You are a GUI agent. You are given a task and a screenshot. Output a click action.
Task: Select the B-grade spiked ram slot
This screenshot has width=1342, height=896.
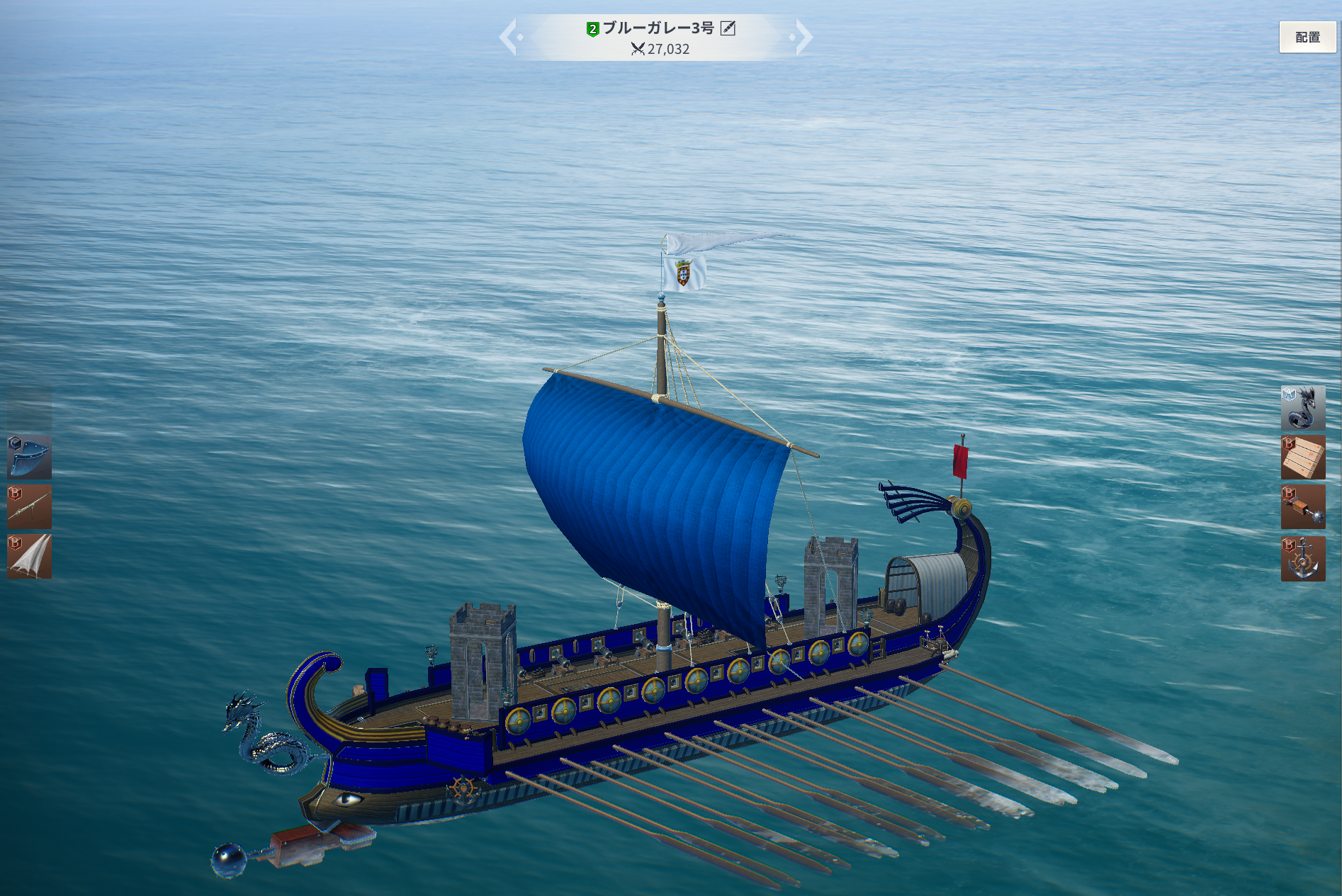1303,507
